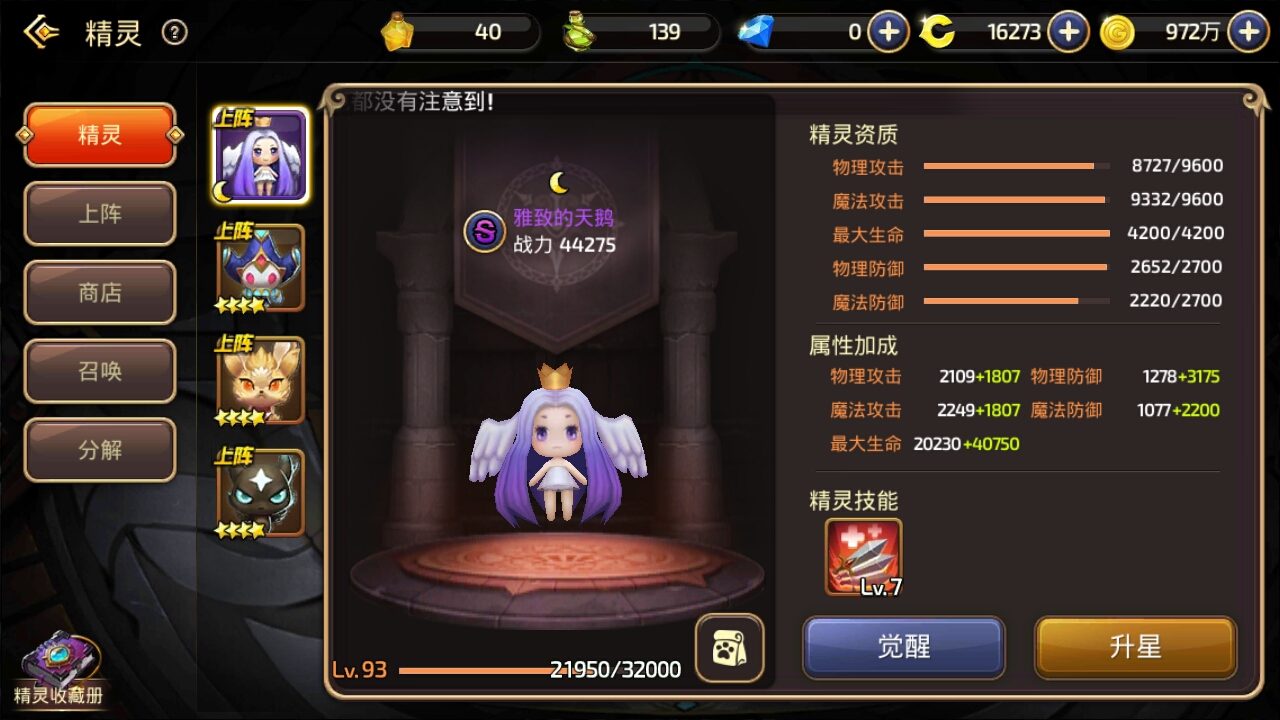The width and height of the screenshot is (1280, 720).
Task: Open the 分解 decompose tab
Action: pyautogui.click(x=100, y=450)
